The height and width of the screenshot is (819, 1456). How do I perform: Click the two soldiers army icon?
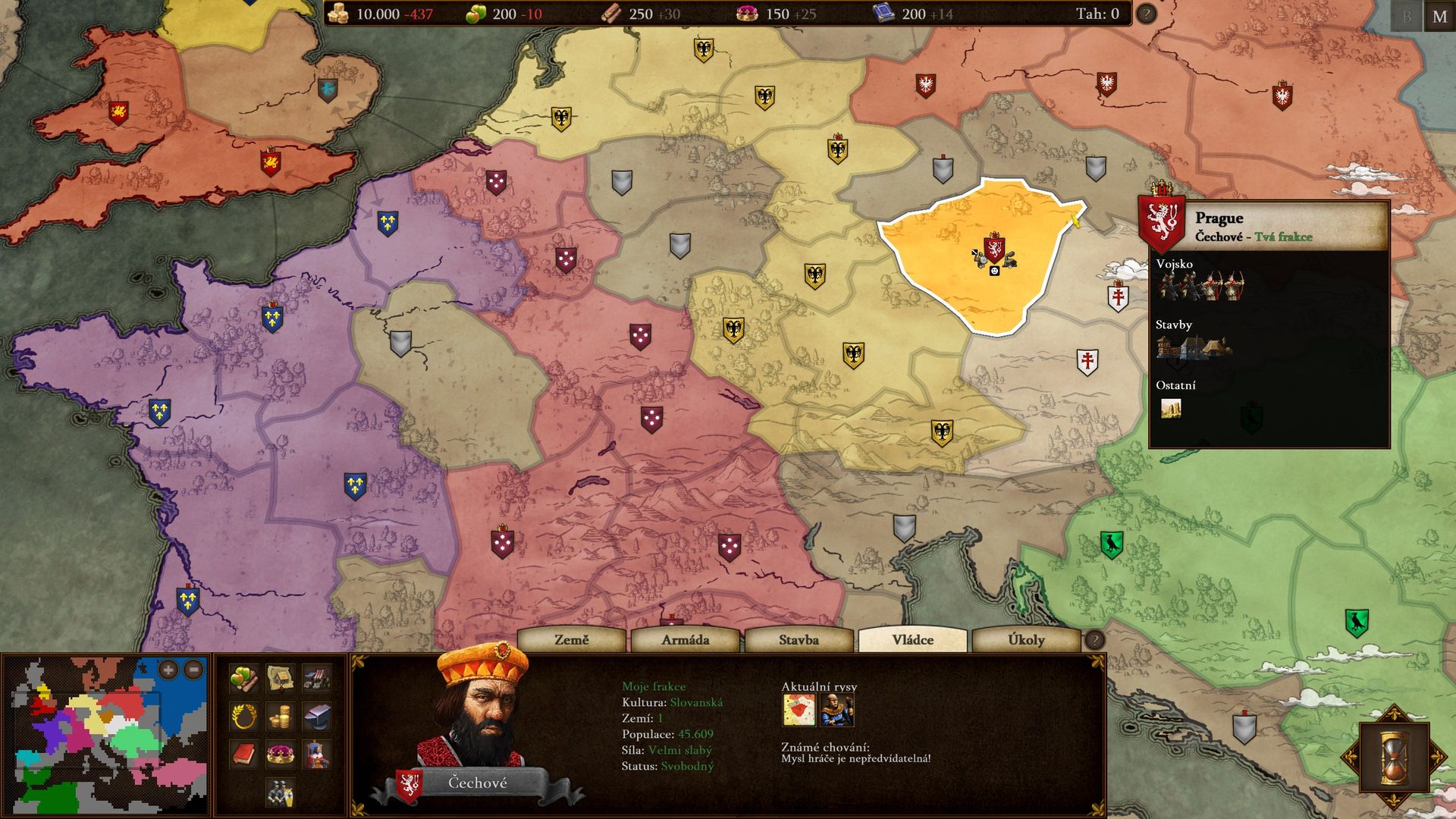(280, 792)
